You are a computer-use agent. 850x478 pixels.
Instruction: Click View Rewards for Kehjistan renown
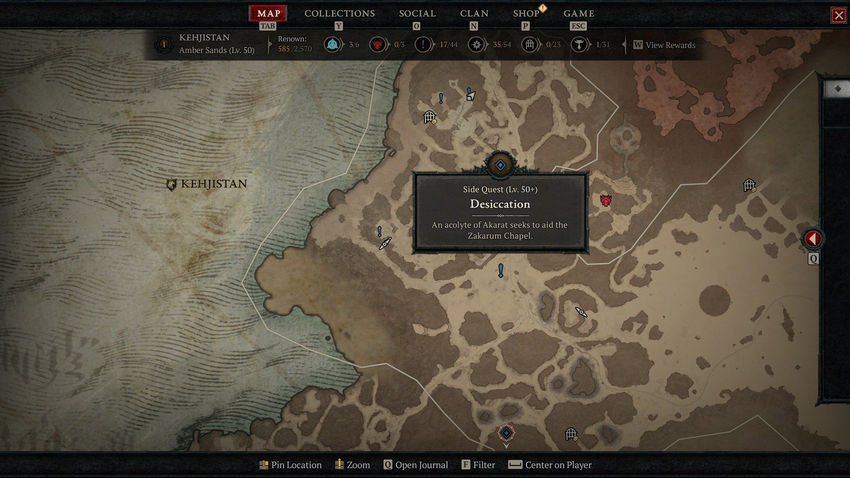click(x=669, y=45)
